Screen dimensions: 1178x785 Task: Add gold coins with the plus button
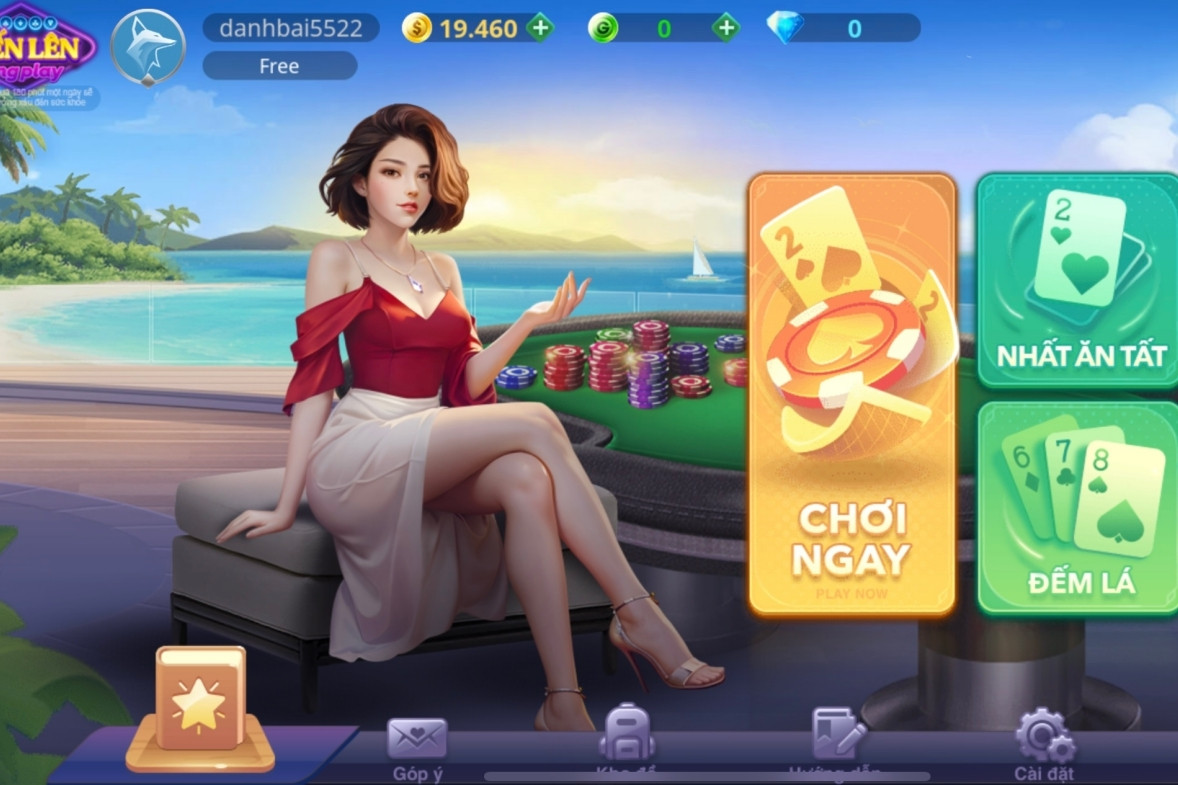(x=540, y=28)
